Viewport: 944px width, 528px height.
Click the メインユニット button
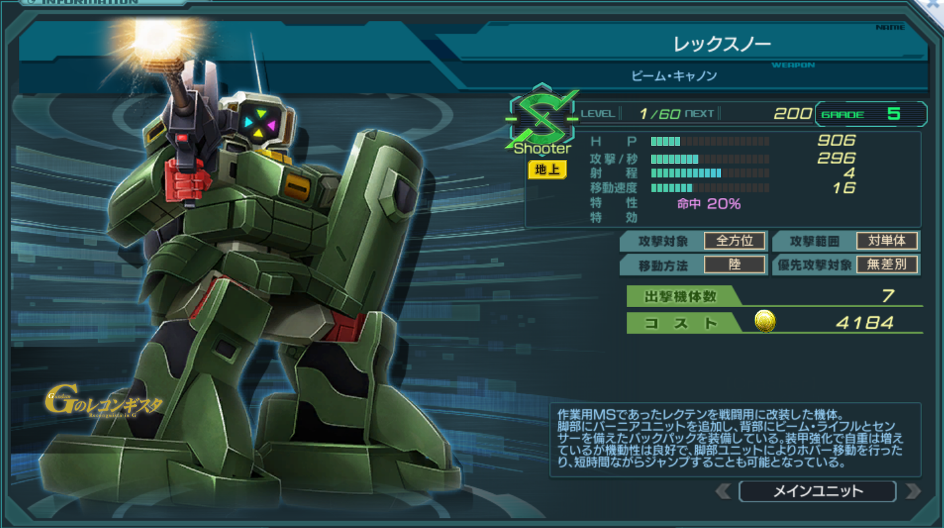[x=817, y=491]
